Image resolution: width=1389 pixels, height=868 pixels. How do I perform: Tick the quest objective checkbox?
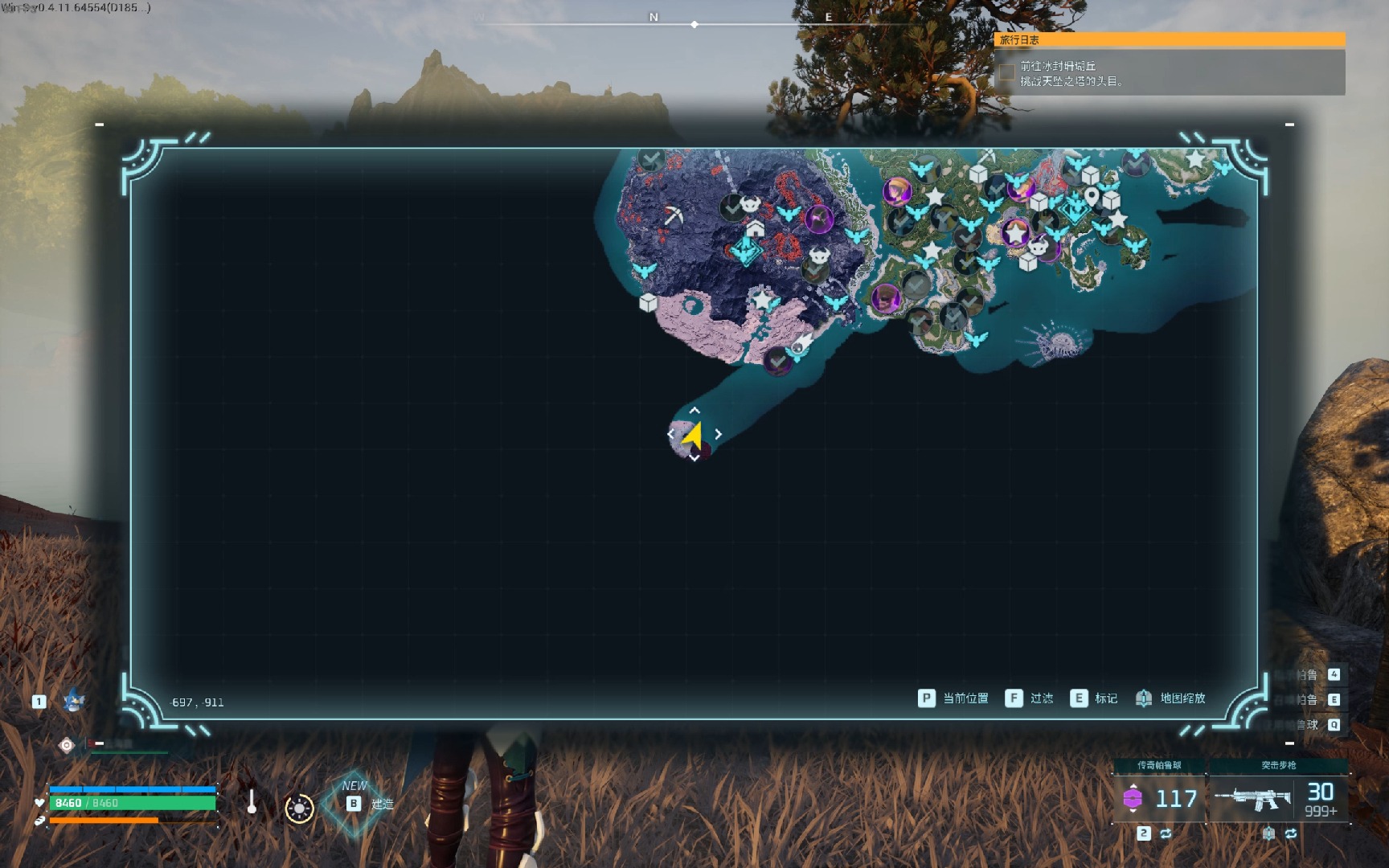tap(1006, 73)
